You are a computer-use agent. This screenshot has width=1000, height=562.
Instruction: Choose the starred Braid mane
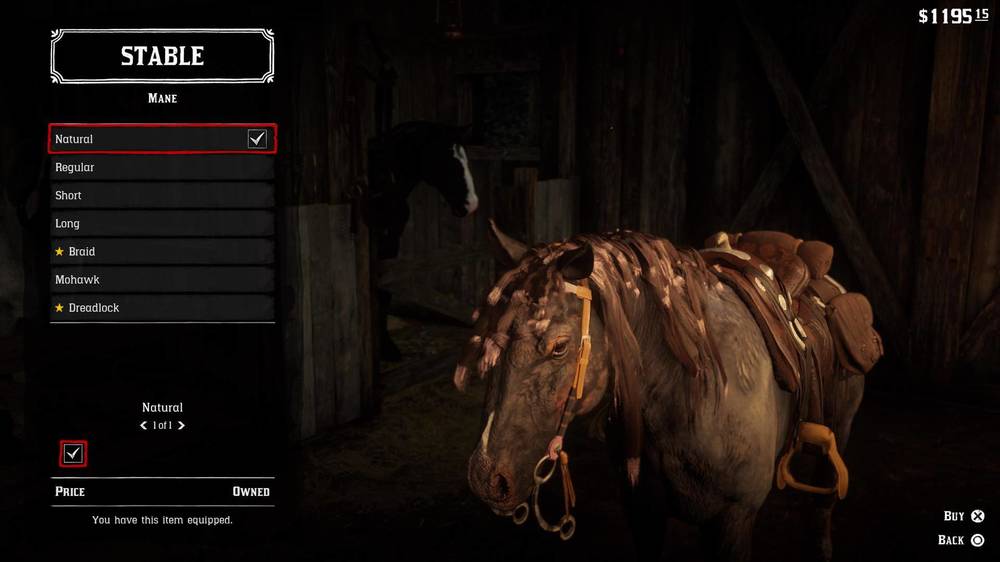(162, 251)
